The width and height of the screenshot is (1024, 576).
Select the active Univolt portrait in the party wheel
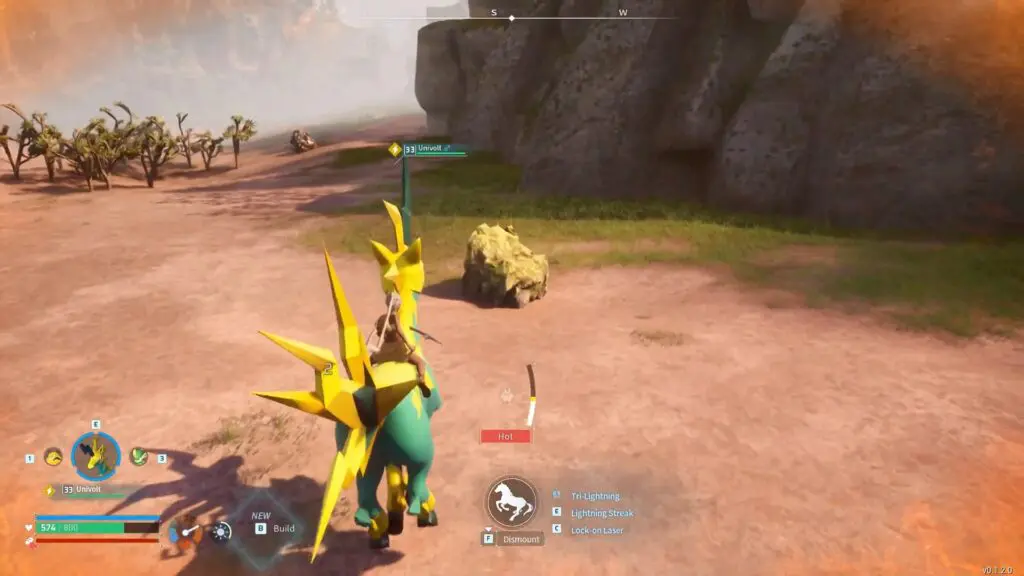pyautogui.click(x=97, y=456)
